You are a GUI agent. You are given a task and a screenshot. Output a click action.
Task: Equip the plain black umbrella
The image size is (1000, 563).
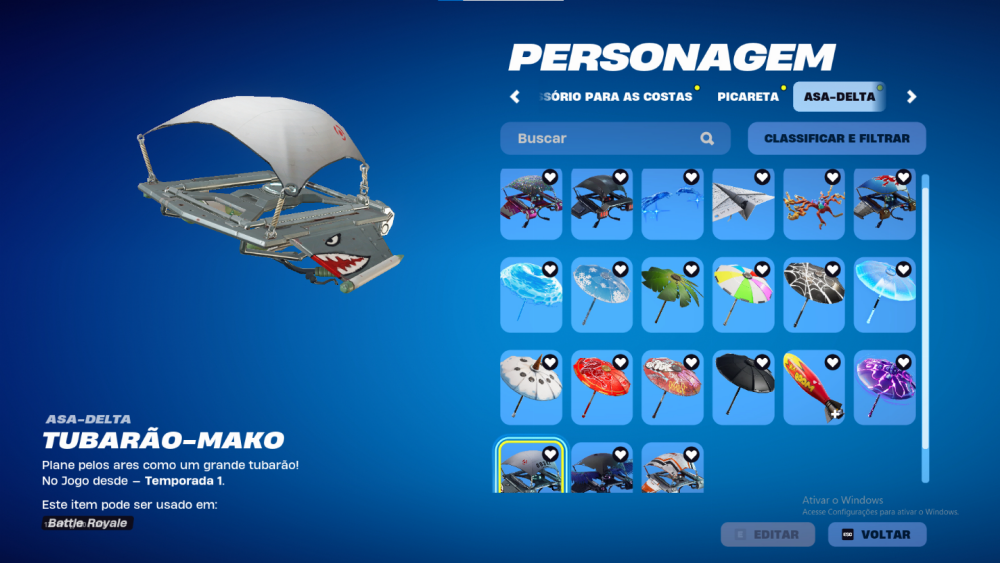tap(743, 387)
